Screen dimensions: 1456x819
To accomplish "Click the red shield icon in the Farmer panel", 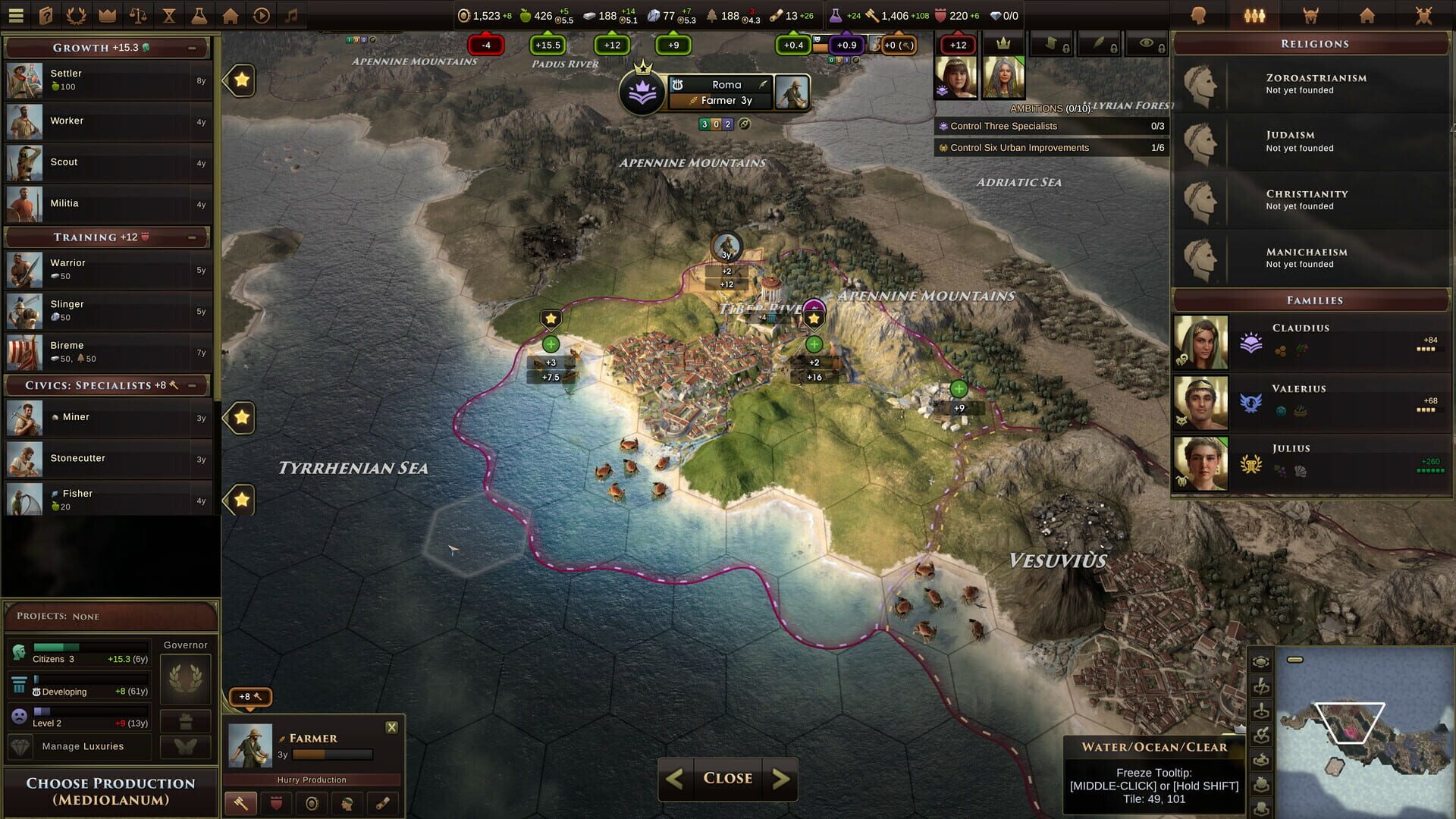I will pyautogui.click(x=276, y=804).
